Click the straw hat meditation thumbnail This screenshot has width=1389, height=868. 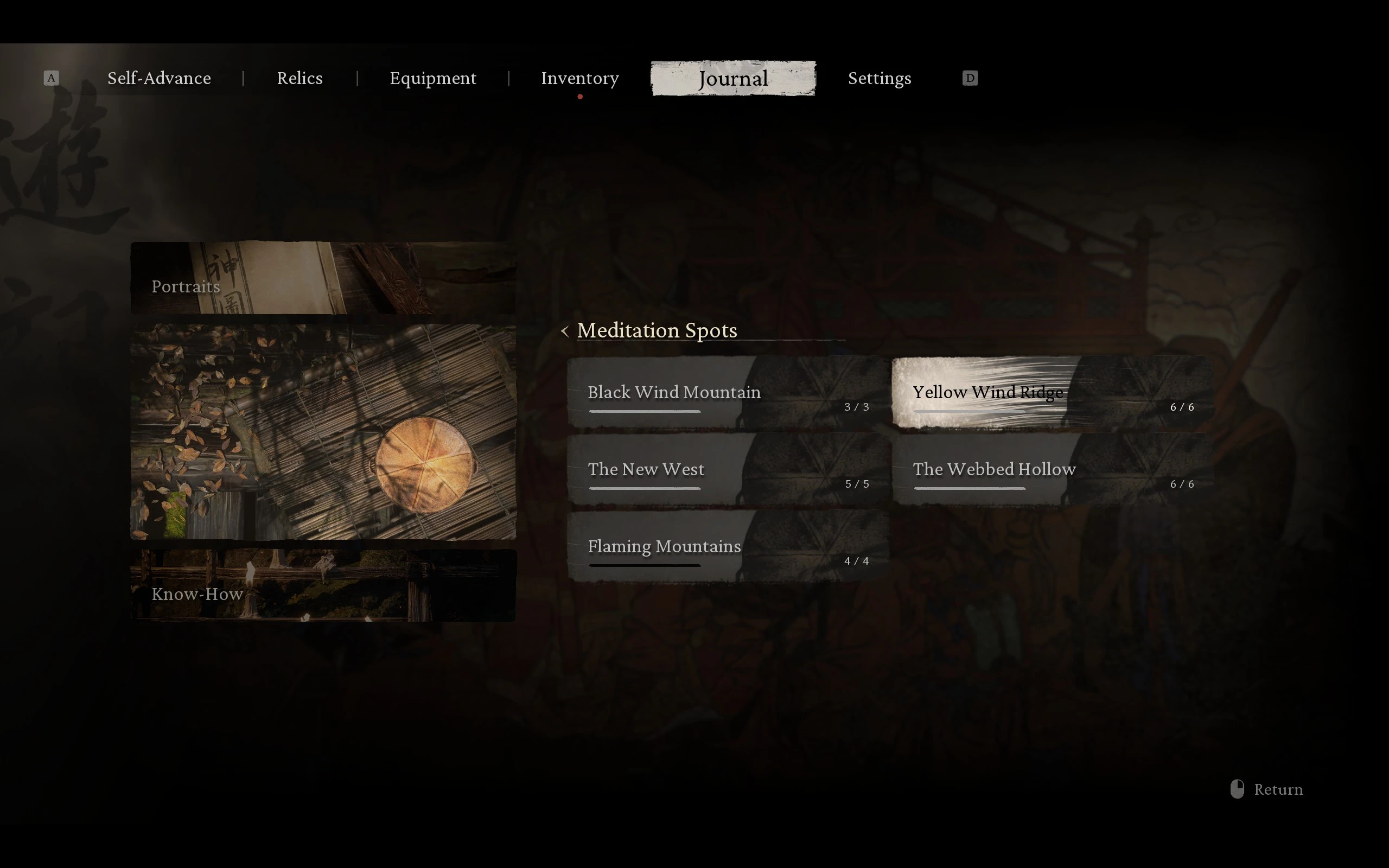pyautogui.click(x=323, y=432)
